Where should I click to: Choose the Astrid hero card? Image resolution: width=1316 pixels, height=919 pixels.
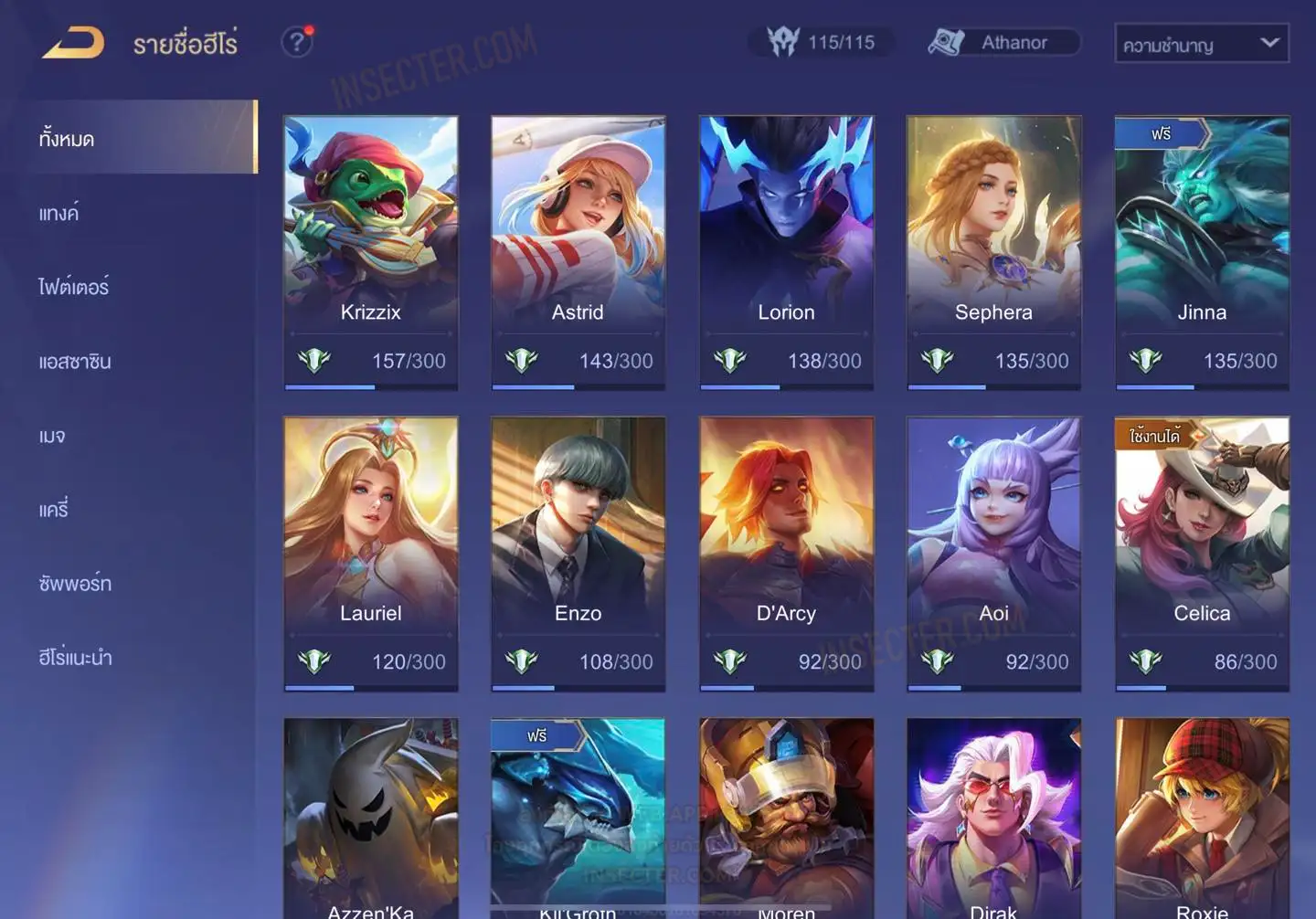(x=578, y=252)
